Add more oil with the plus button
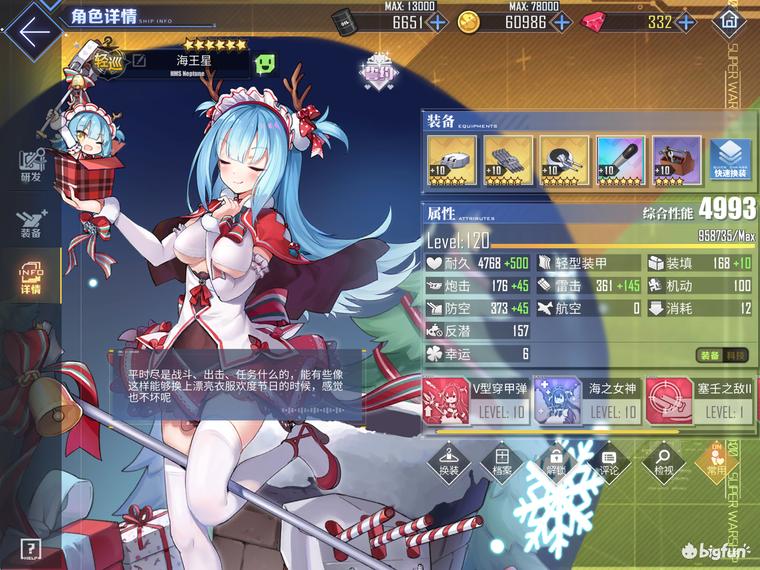The image size is (760, 570). pyautogui.click(x=438, y=22)
